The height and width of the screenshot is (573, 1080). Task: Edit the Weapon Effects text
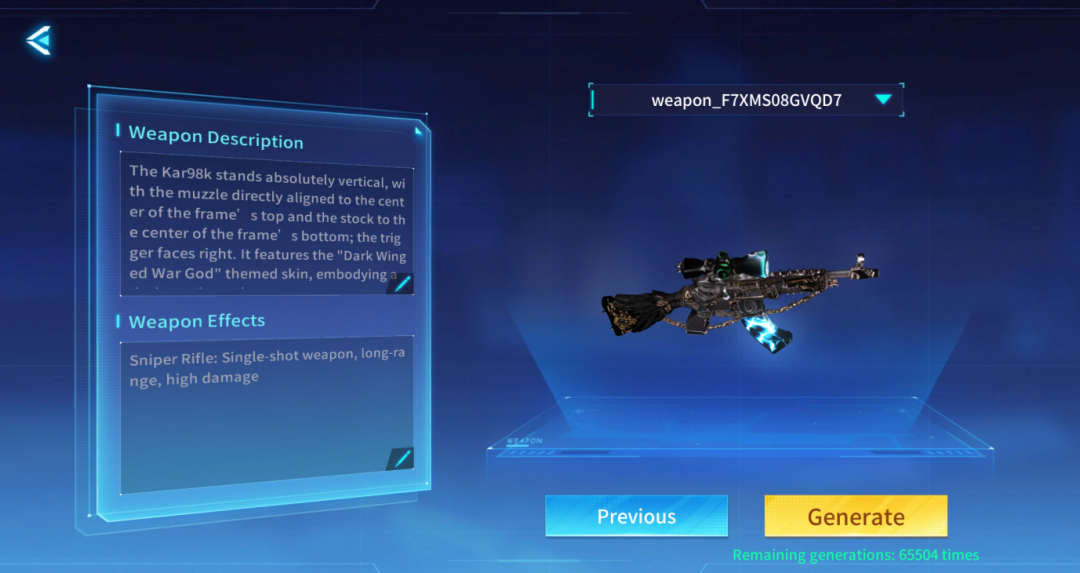coord(401,458)
